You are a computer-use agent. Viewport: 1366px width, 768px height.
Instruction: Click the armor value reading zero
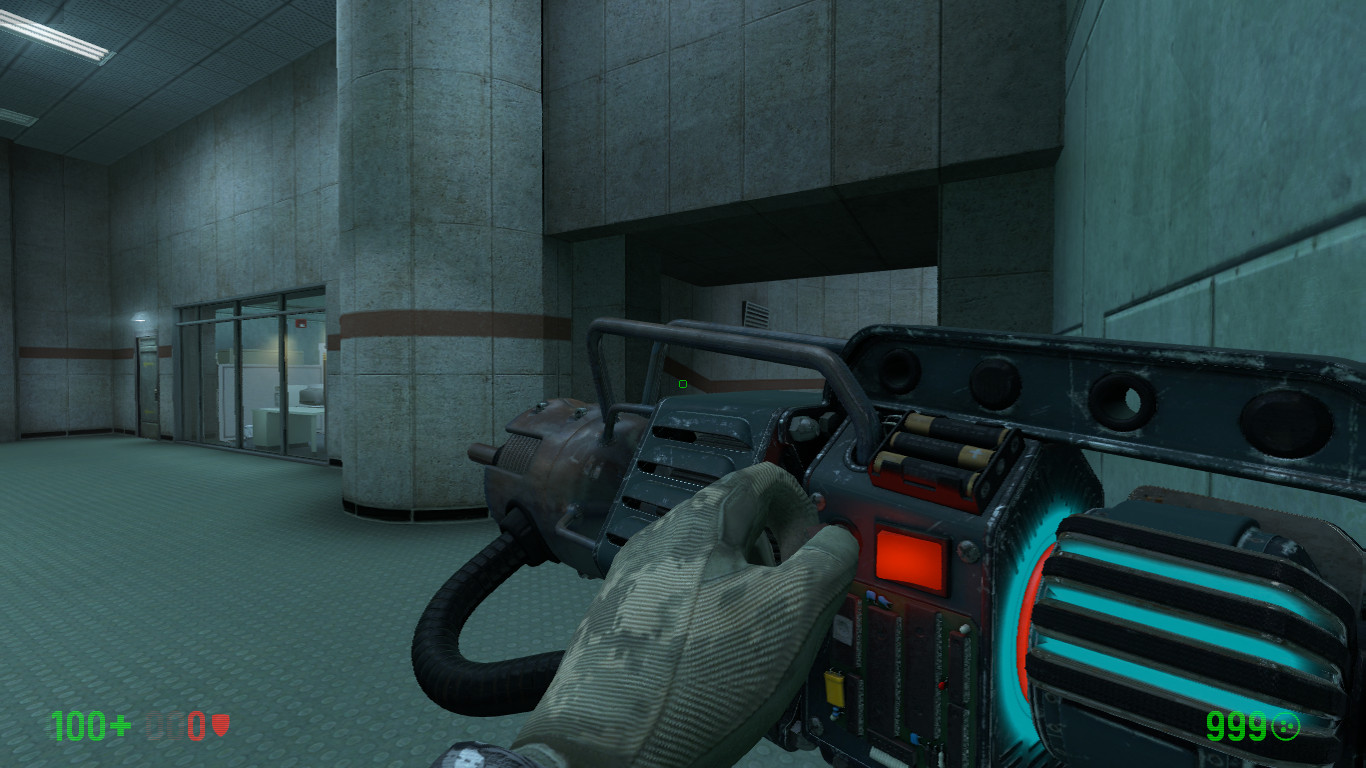(195, 725)
